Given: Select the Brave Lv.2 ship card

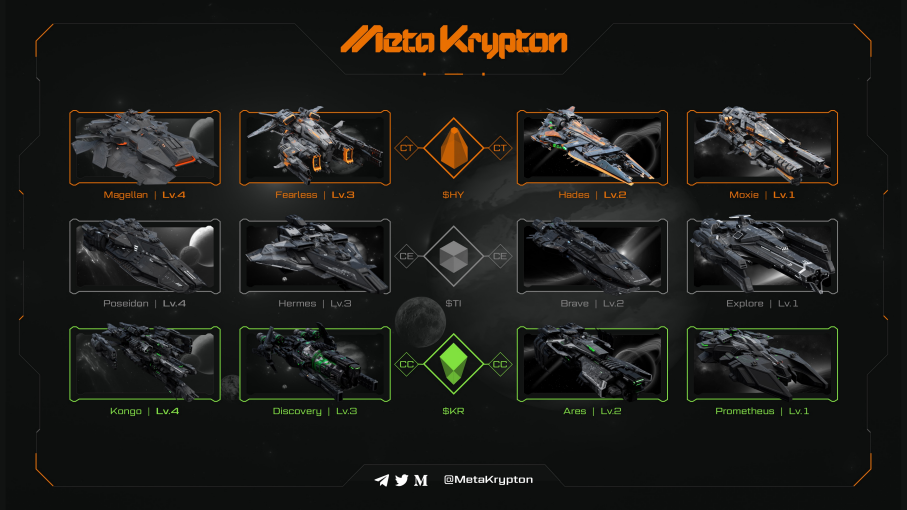Looking at the screenshot, I should click(x=592, y=256).
